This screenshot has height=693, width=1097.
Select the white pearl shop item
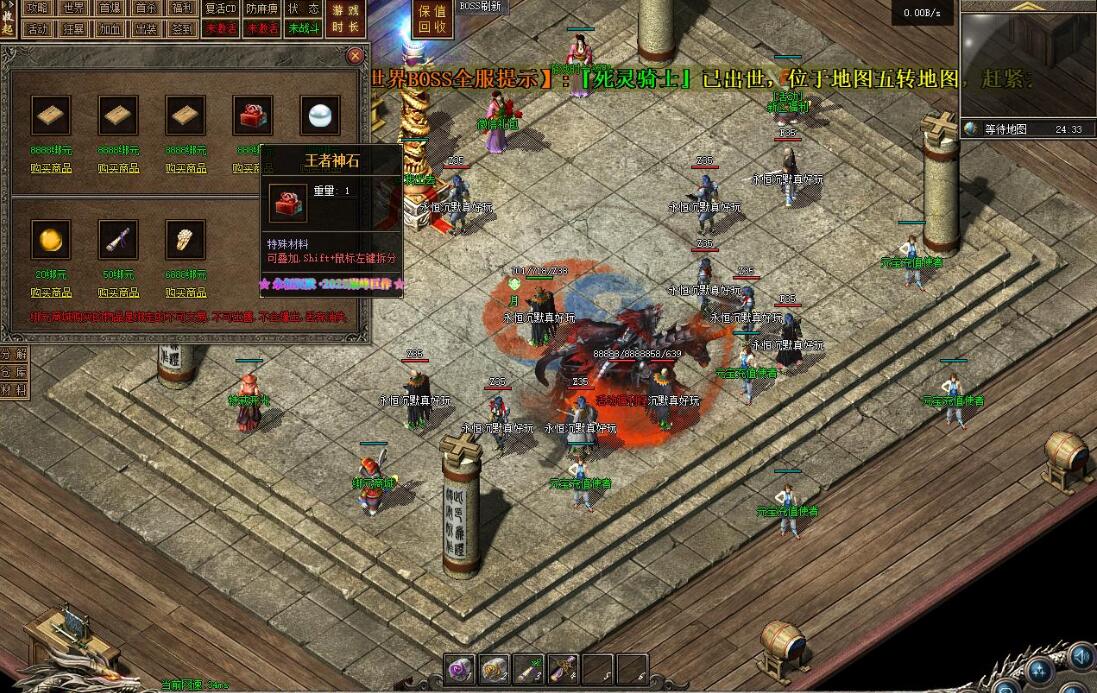(320, 116)
